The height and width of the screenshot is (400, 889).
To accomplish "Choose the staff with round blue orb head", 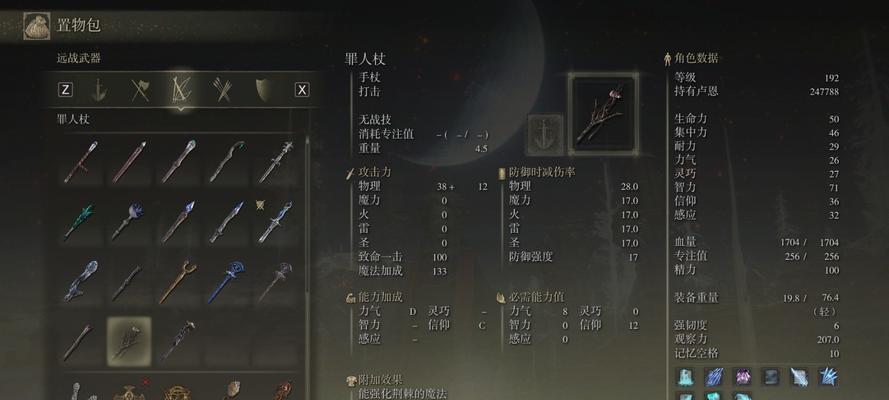I will pos(129,221).
